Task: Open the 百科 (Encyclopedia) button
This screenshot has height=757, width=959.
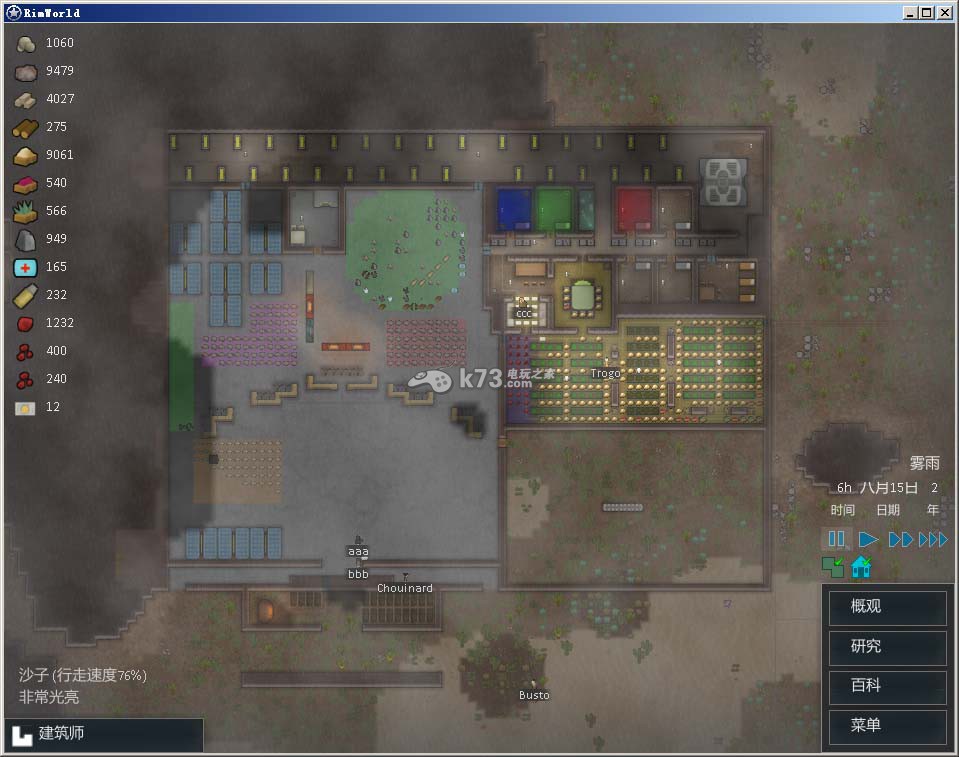Action: pos(887,686)
